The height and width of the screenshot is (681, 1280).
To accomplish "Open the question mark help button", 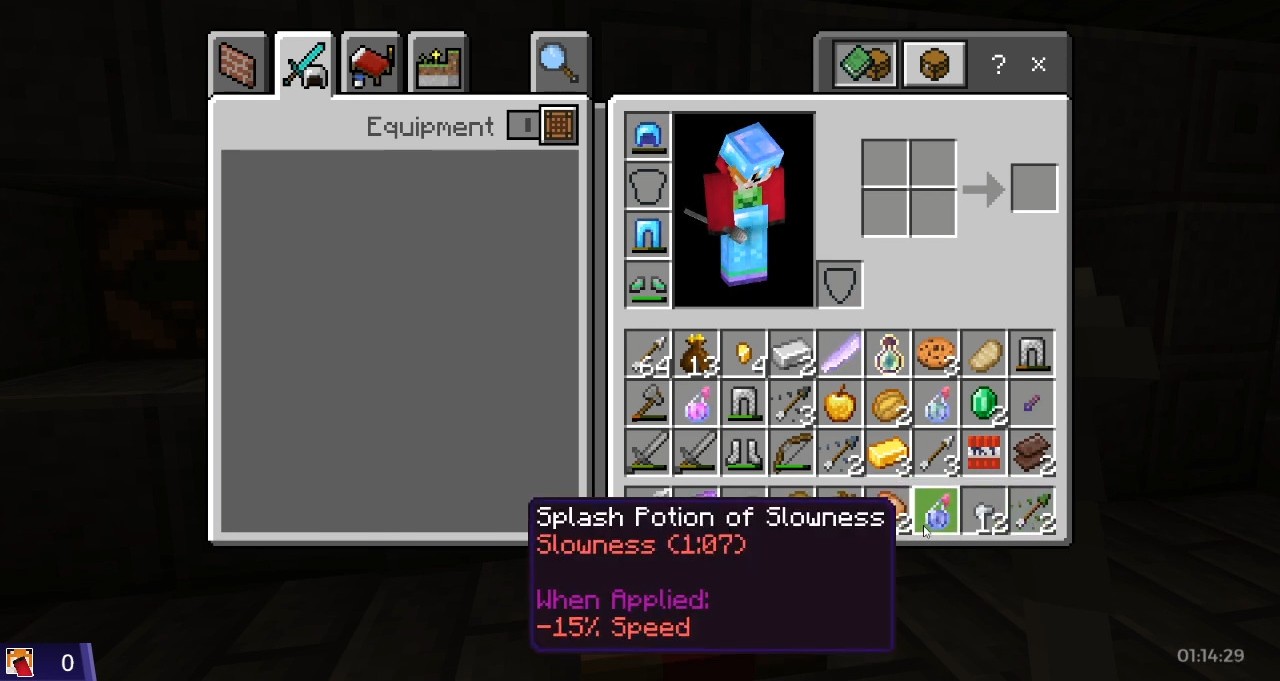I will (x=998, y=65).
